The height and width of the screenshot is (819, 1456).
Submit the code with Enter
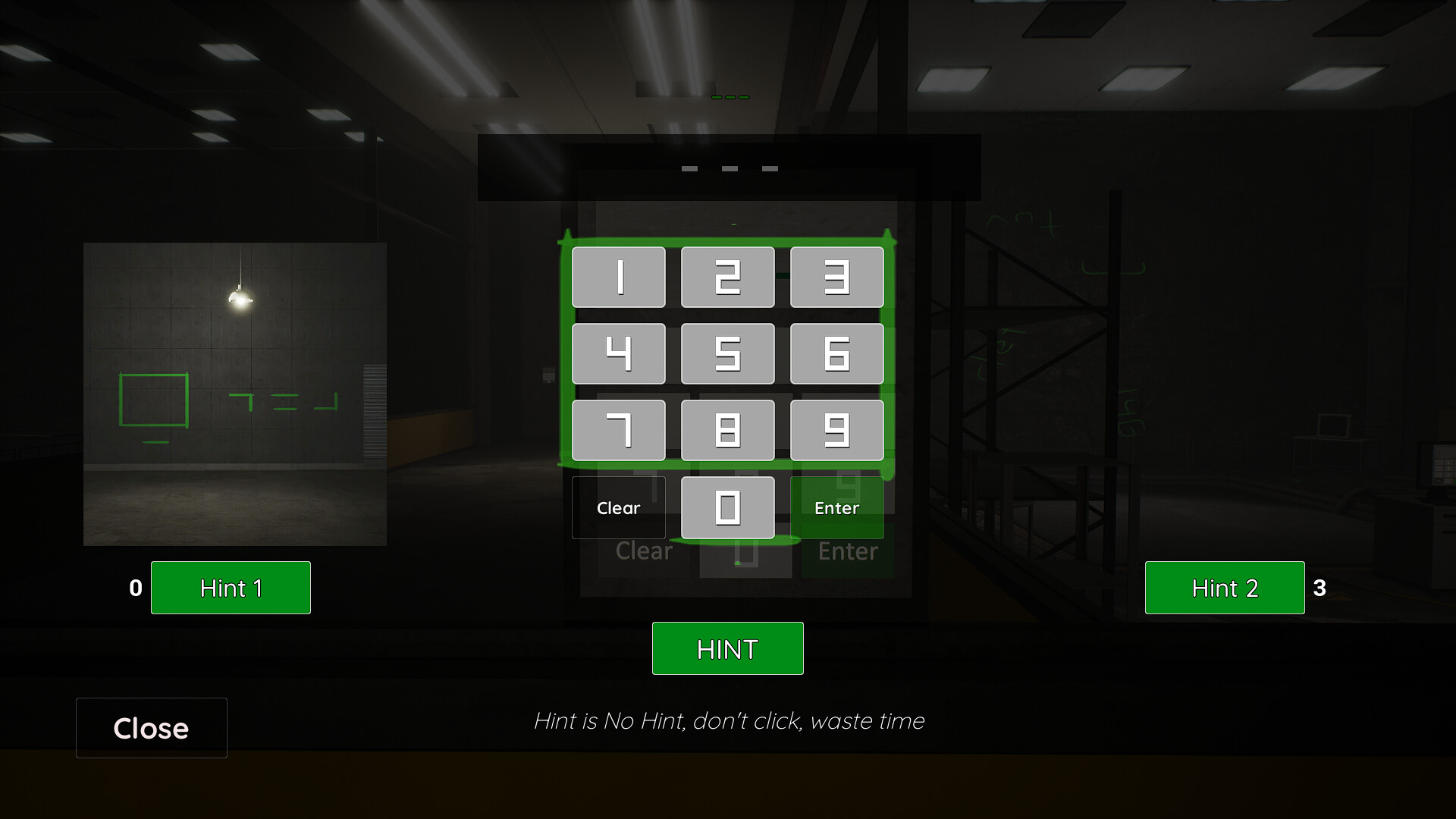pos(836,507)
